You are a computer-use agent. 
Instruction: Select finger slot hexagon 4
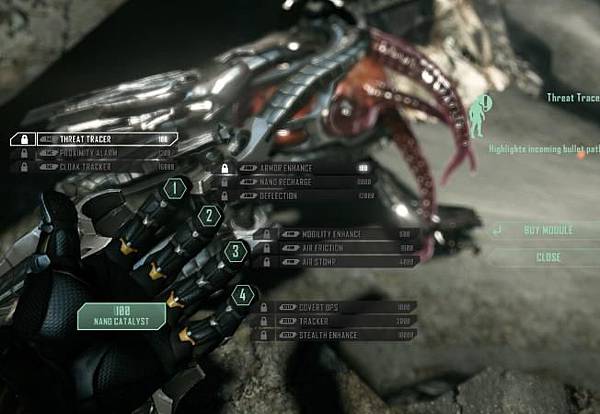243,296
